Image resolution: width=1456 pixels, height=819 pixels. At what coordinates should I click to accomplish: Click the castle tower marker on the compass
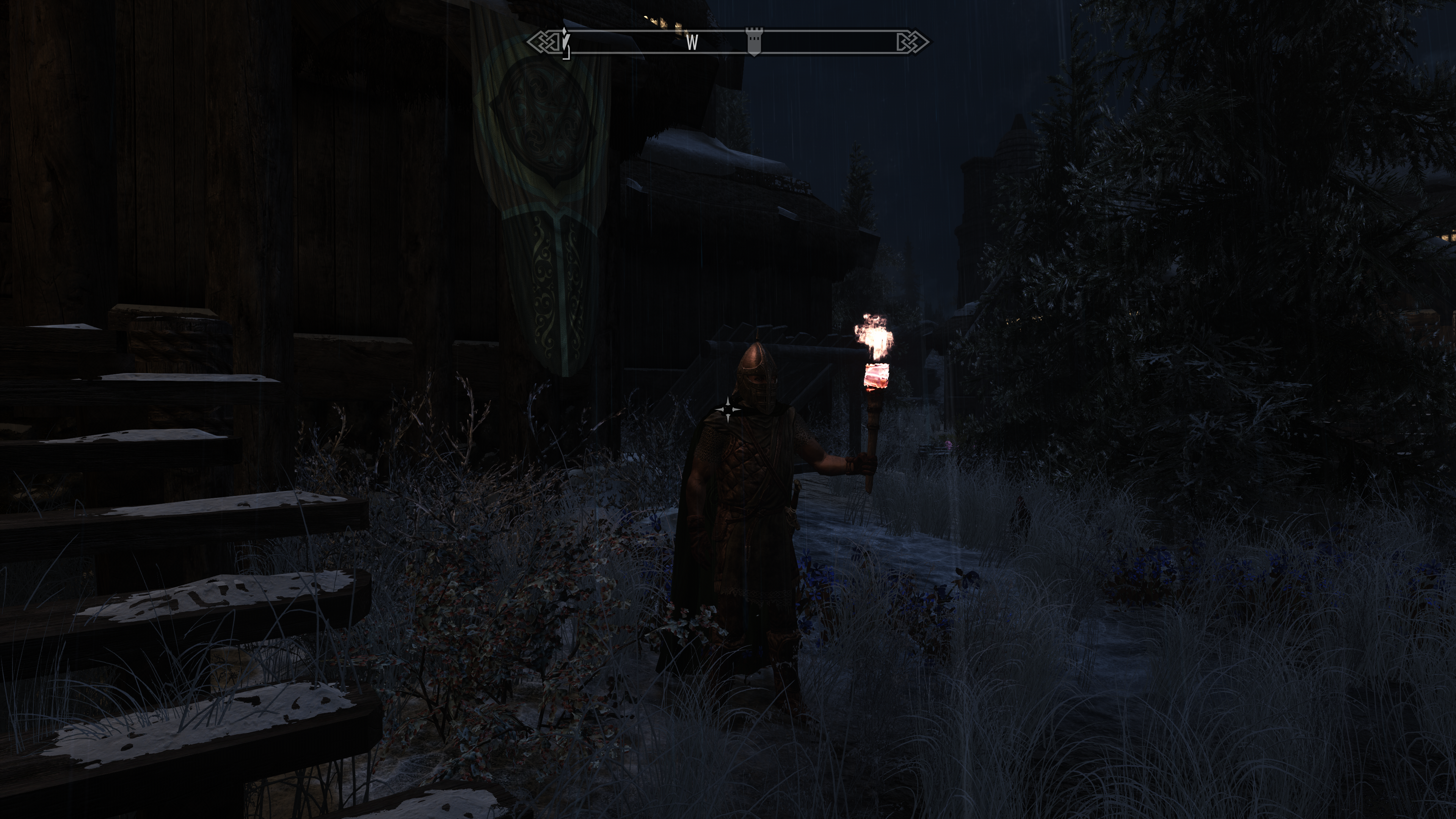click(753, 41)
